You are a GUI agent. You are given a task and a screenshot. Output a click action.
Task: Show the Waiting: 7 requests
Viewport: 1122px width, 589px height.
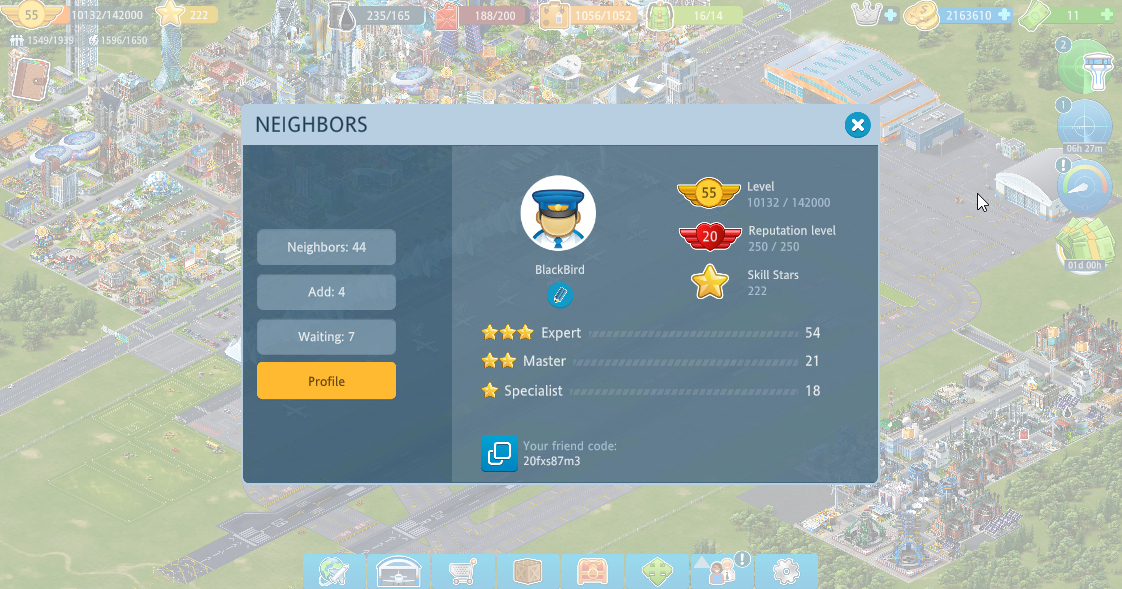tap(326, 337)
